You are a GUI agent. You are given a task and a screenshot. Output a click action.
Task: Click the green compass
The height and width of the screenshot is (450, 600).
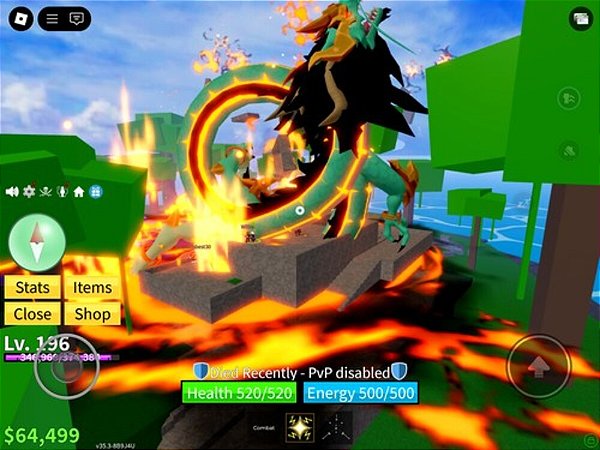[37, 242]
